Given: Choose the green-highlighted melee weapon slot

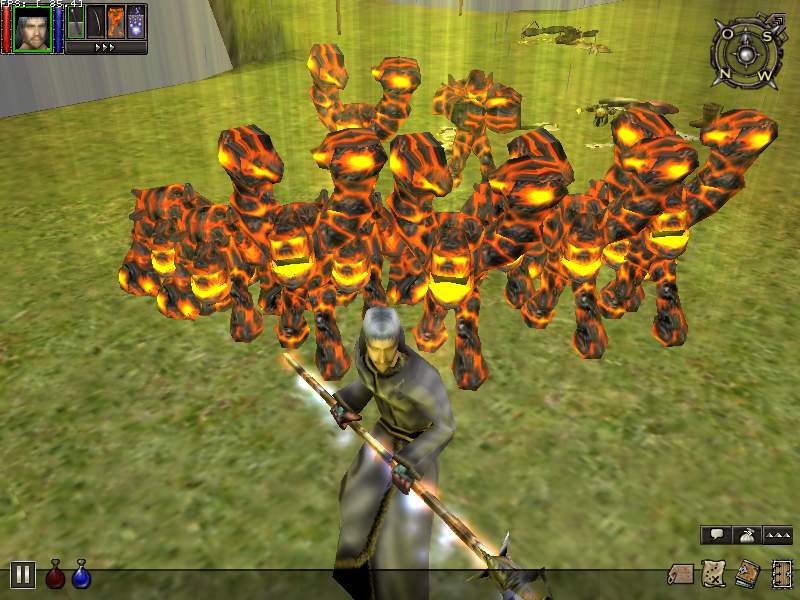Looking at the screenshot, I should point(76,22).
